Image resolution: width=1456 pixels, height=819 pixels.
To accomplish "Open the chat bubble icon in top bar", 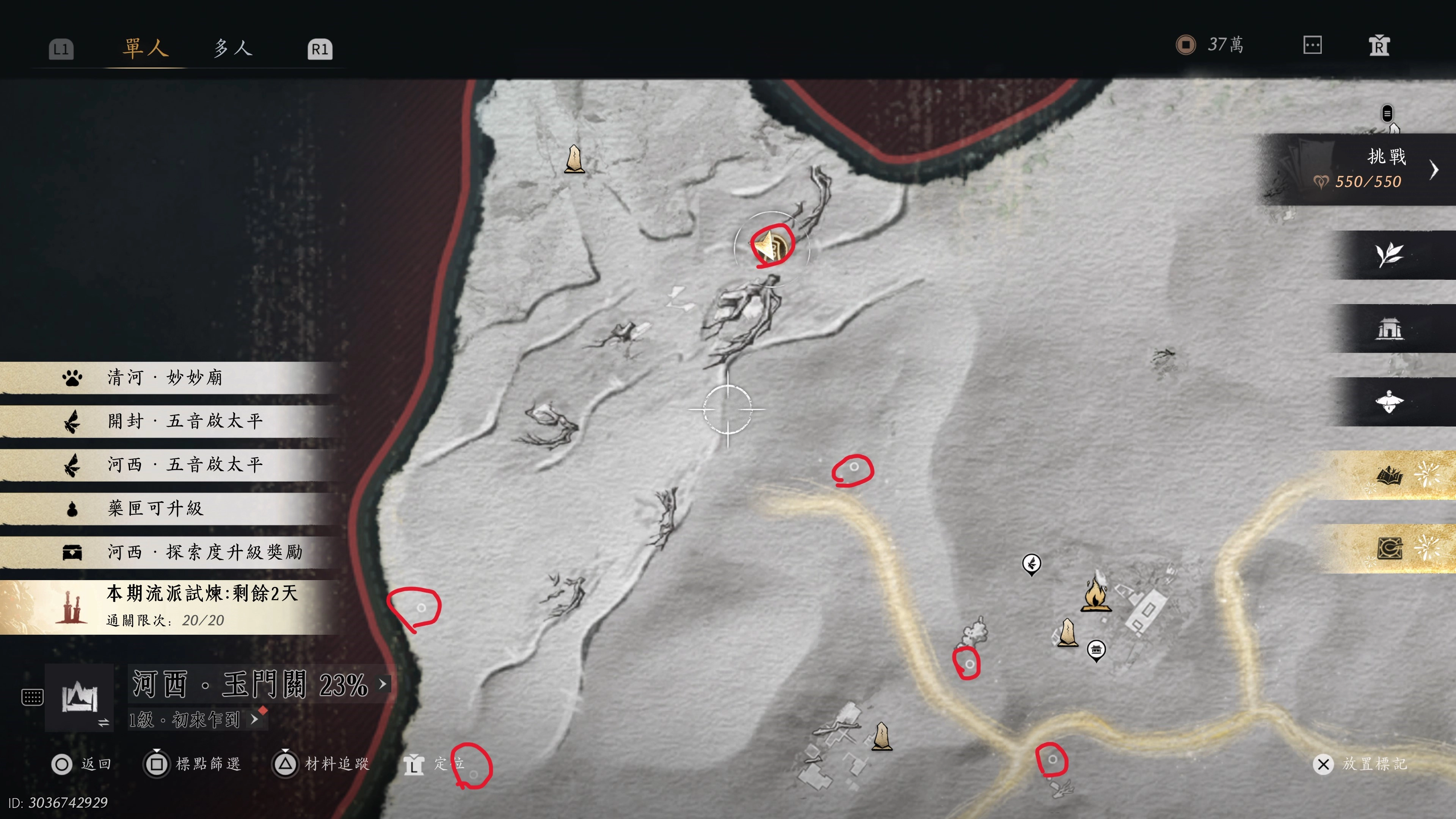I will click(1312, 45).
